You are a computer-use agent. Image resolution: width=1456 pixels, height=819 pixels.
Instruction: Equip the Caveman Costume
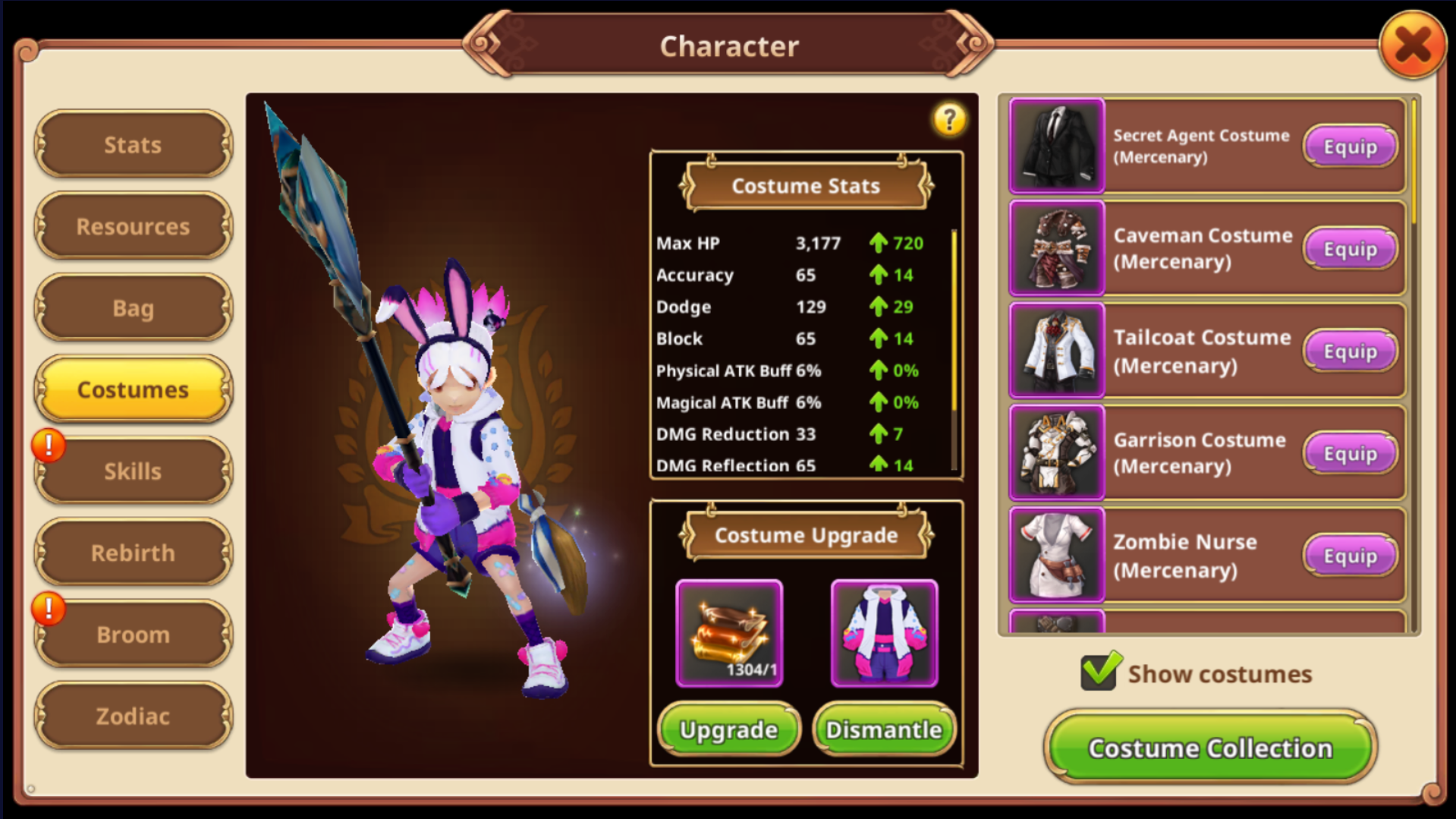click(x=1350, y=249)
